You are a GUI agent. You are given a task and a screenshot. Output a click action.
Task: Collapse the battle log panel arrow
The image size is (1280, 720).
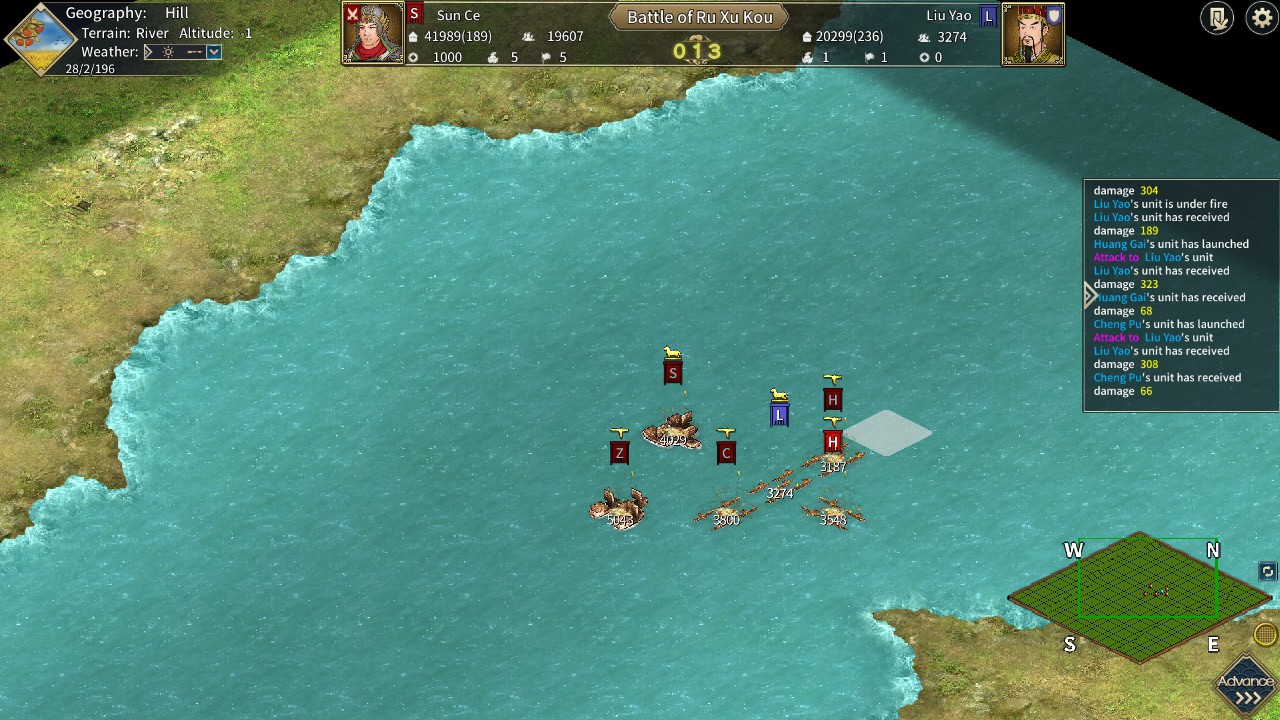[x=1090, y=295]
